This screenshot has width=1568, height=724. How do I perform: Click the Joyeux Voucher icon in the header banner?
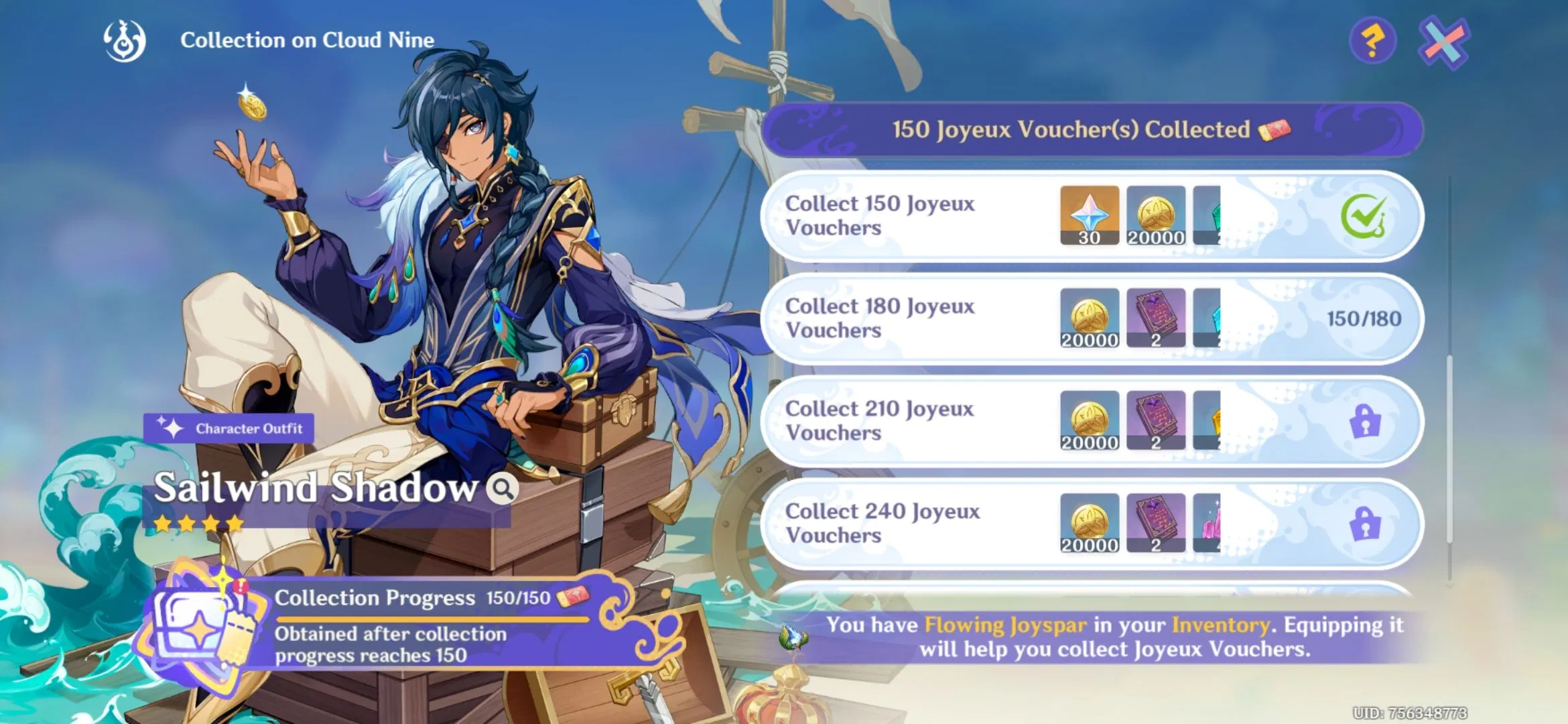(1277, 131)
